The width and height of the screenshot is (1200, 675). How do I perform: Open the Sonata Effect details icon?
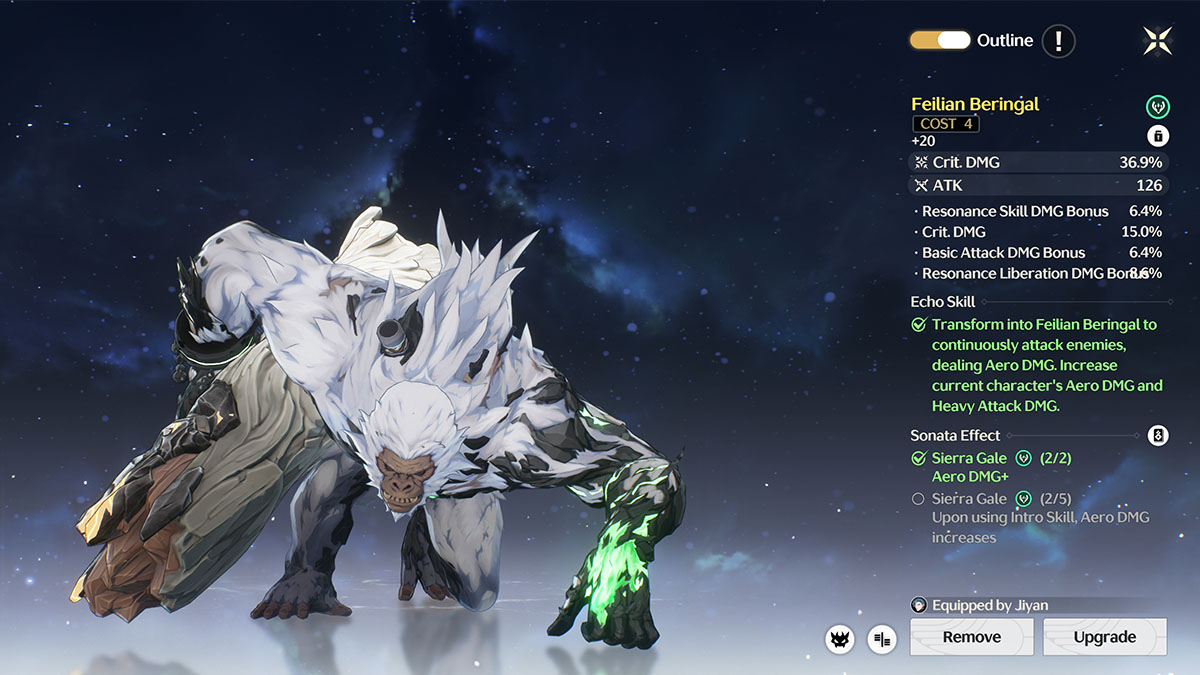(x=1157, y=435)
